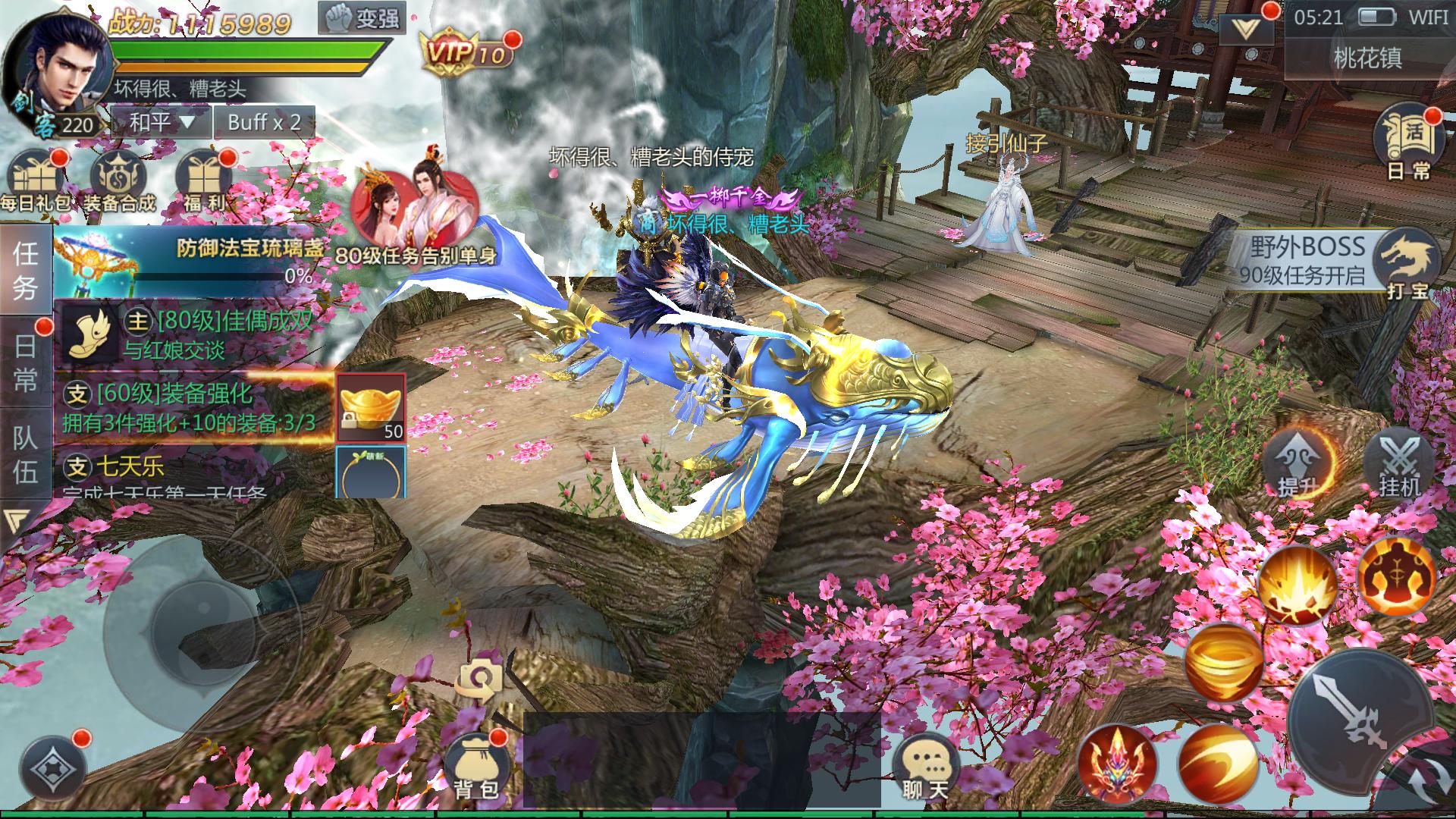
Task: Open the 打宝 wild BOSS treasure hunt
Action: pyautogui.click(x=1407, y=265)
